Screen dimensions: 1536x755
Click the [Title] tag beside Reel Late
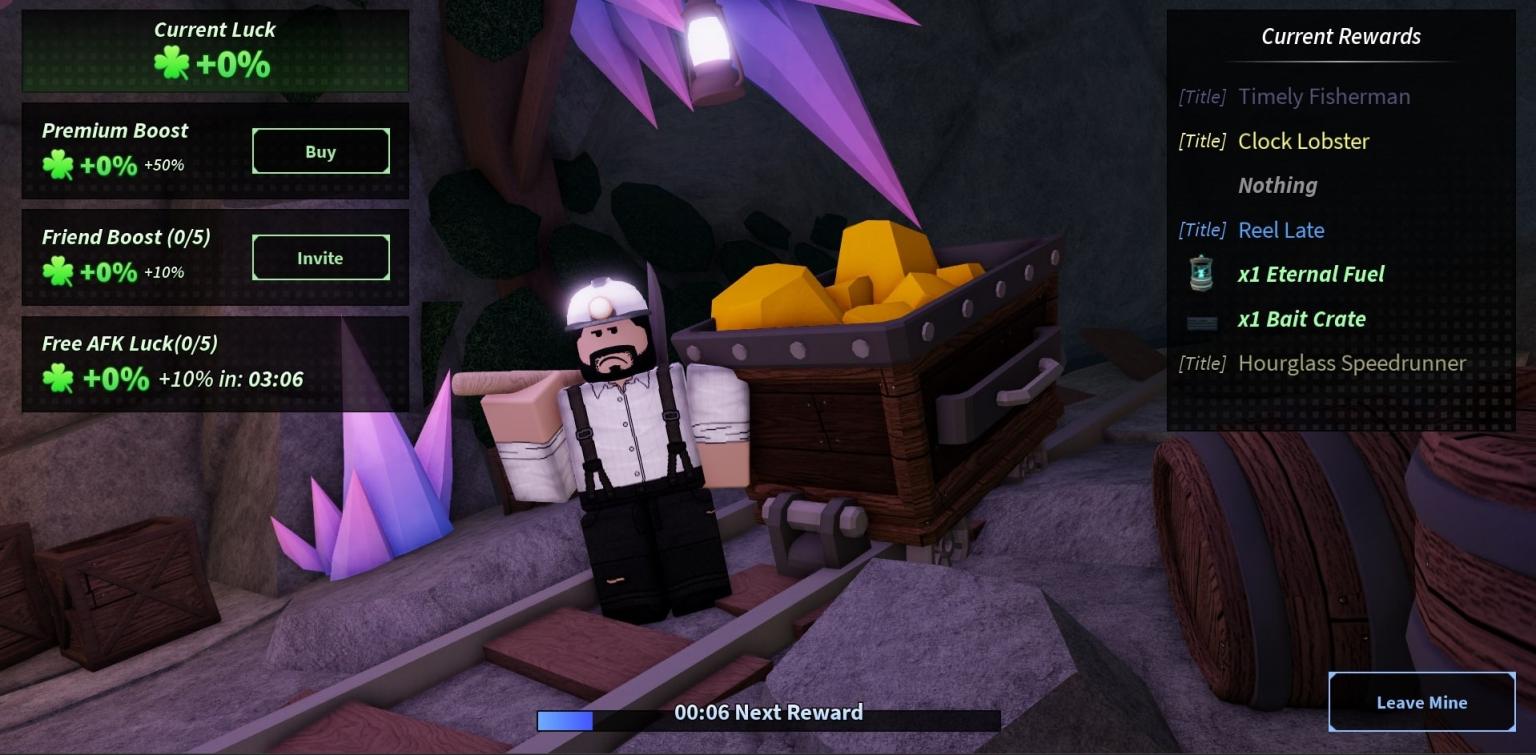(1202, 230)
